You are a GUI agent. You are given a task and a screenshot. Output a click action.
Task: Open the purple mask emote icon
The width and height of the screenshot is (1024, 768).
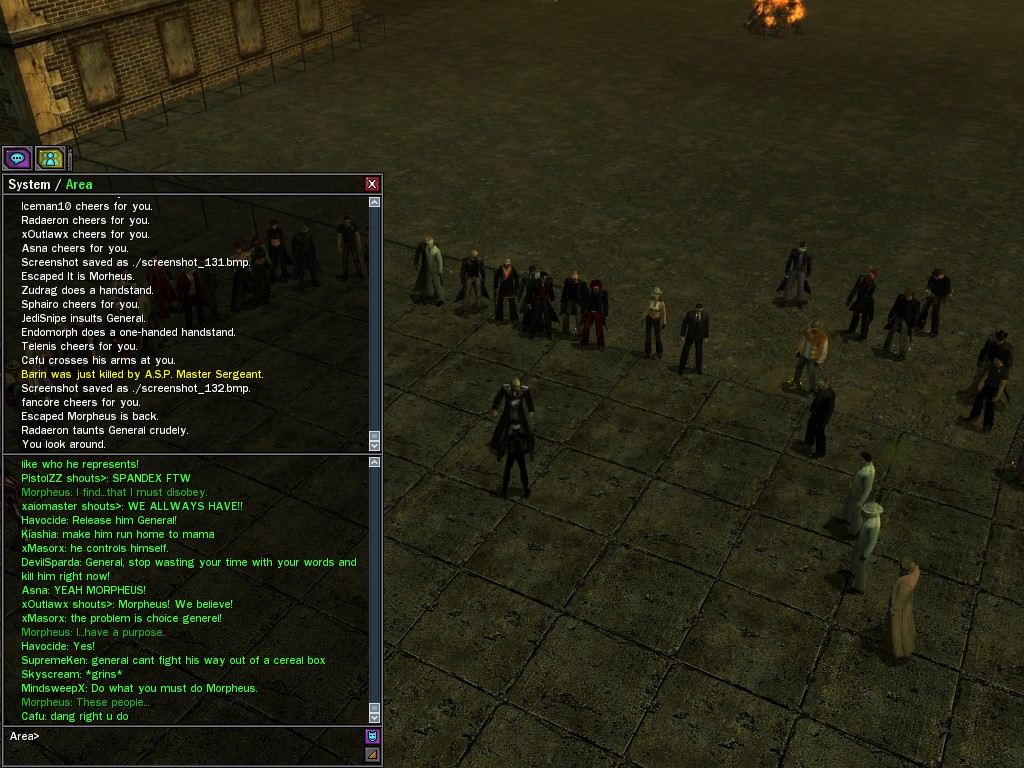372,736
